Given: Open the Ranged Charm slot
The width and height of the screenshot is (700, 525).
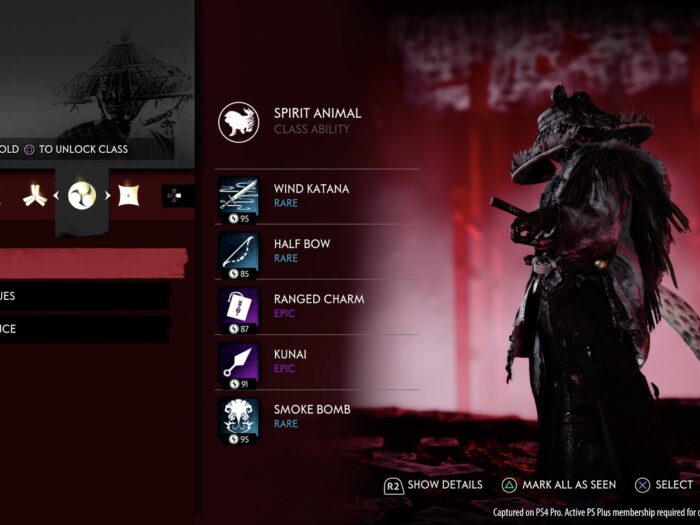Looking at the screenshot, I should click(x=317, y=305).
